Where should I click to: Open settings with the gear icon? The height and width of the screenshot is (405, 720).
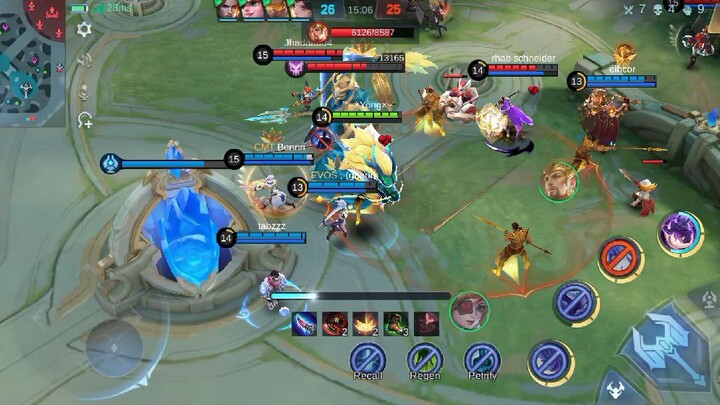click(85, 29)
